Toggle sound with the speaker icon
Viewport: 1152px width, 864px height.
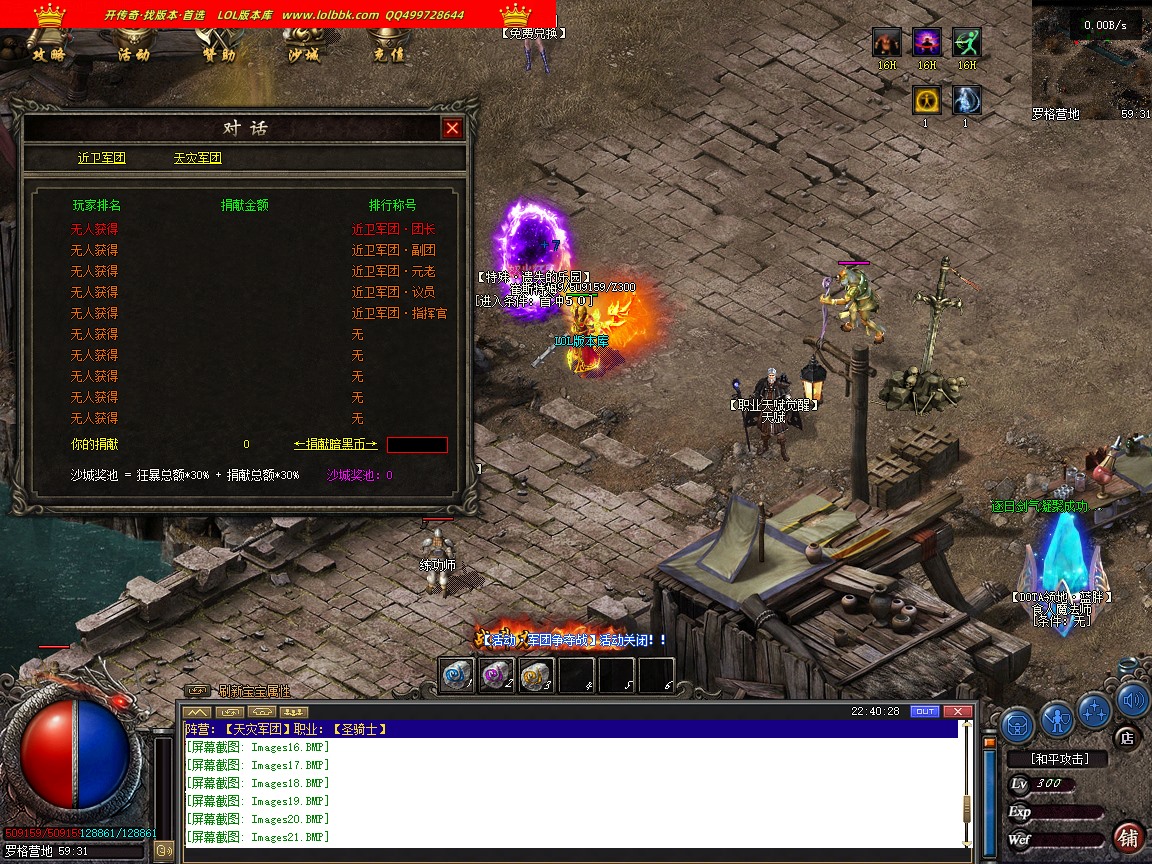(x=1132, y=698)
